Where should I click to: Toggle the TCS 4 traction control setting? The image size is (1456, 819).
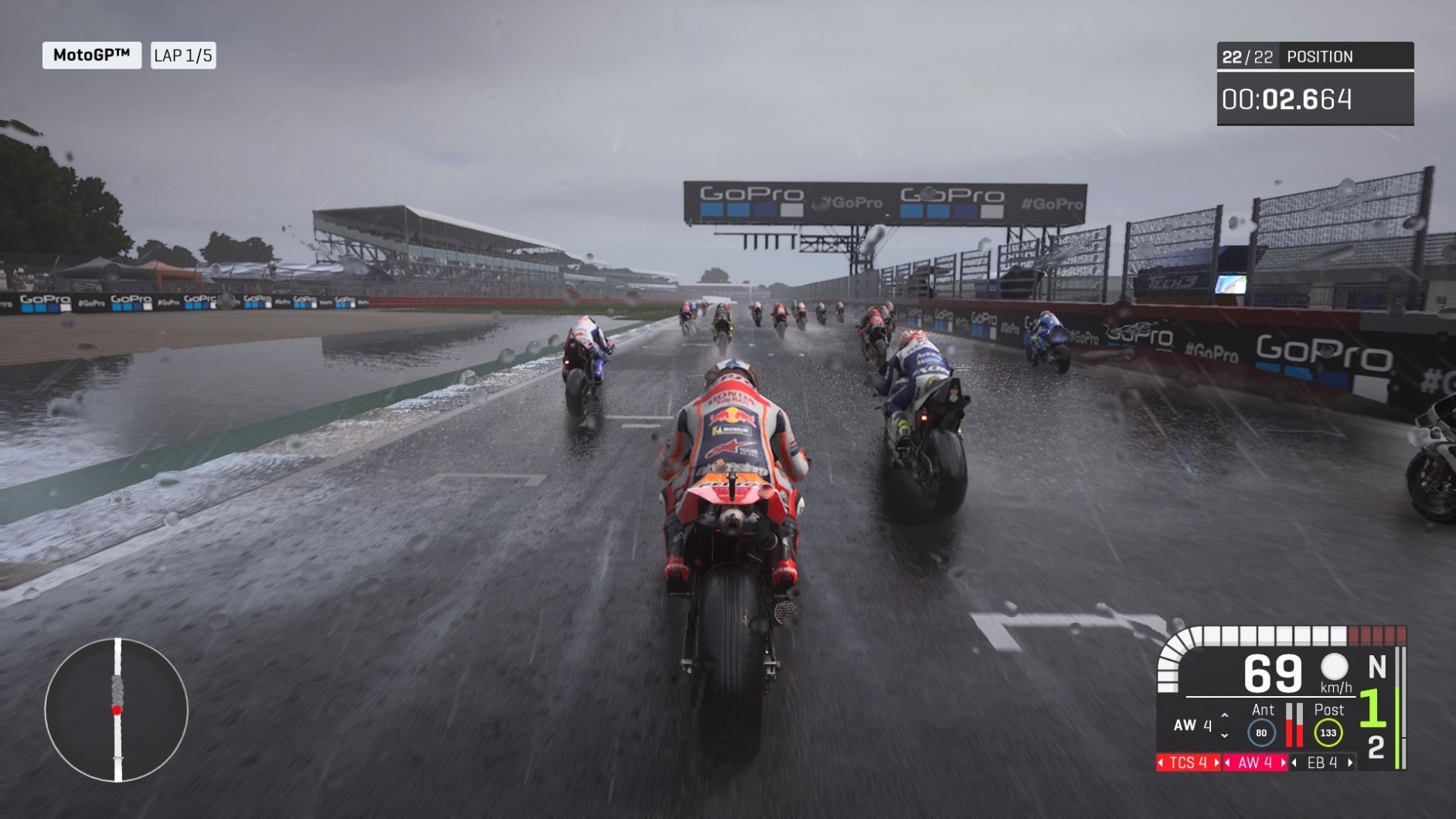click(1189, 762)
